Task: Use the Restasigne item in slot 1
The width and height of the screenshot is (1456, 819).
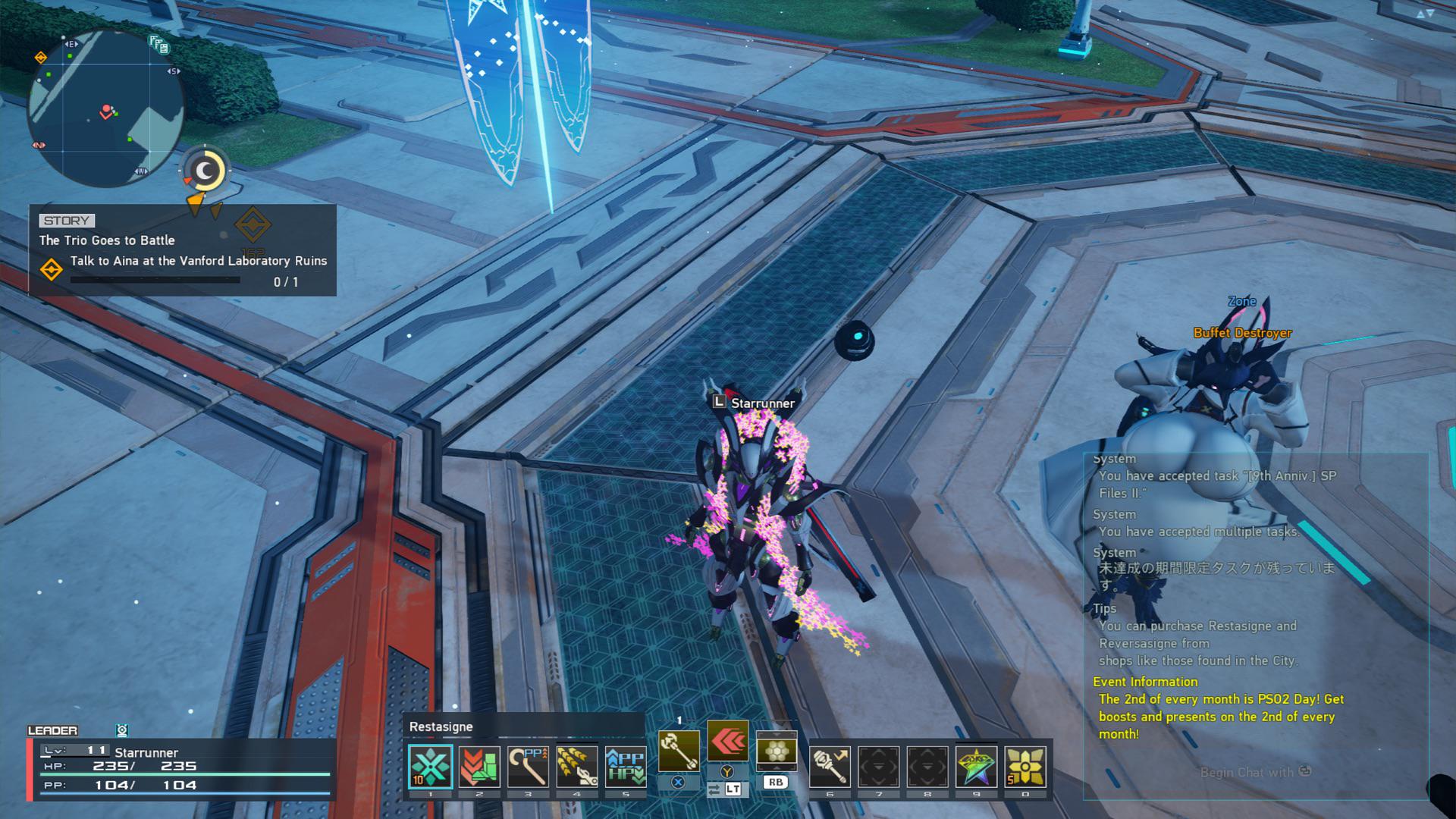Action: pyautogui.click(x=430, y=767)
